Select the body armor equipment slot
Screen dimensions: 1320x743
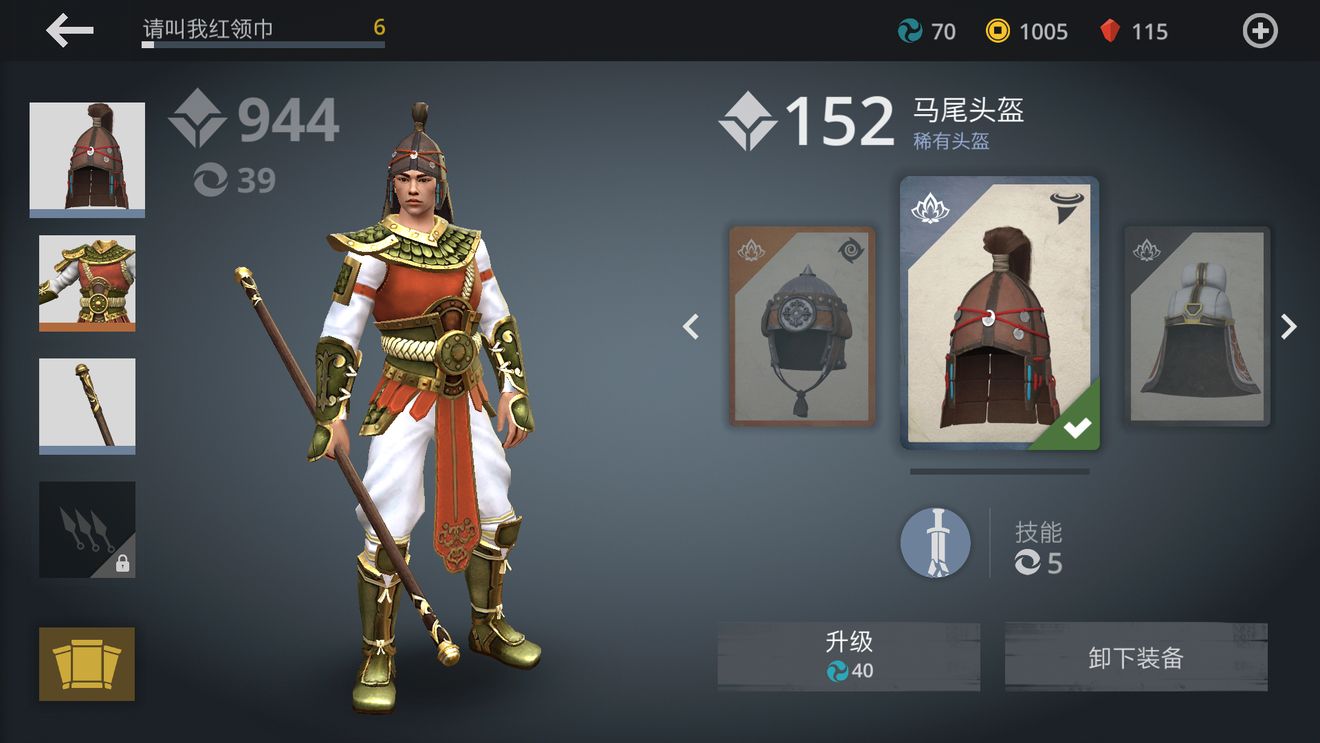click(87, 282)
